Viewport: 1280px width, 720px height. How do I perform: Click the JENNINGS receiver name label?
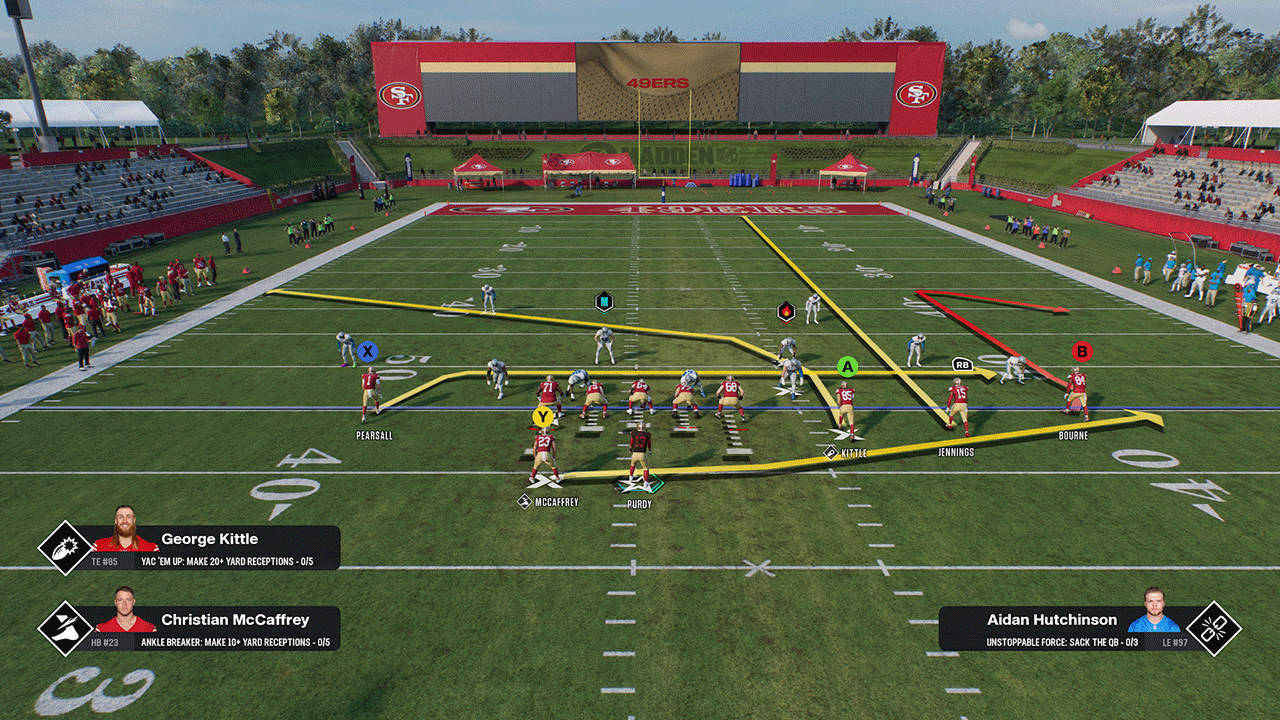pyautogui.click(x=956, y=452)
